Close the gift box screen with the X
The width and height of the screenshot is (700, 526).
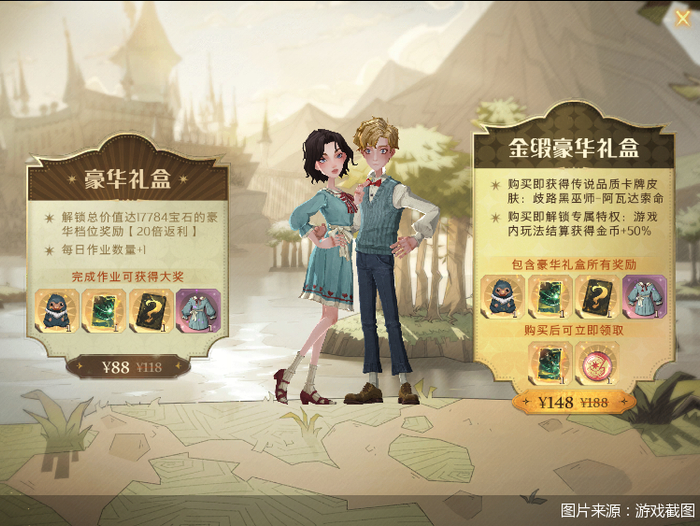(682, 17)
